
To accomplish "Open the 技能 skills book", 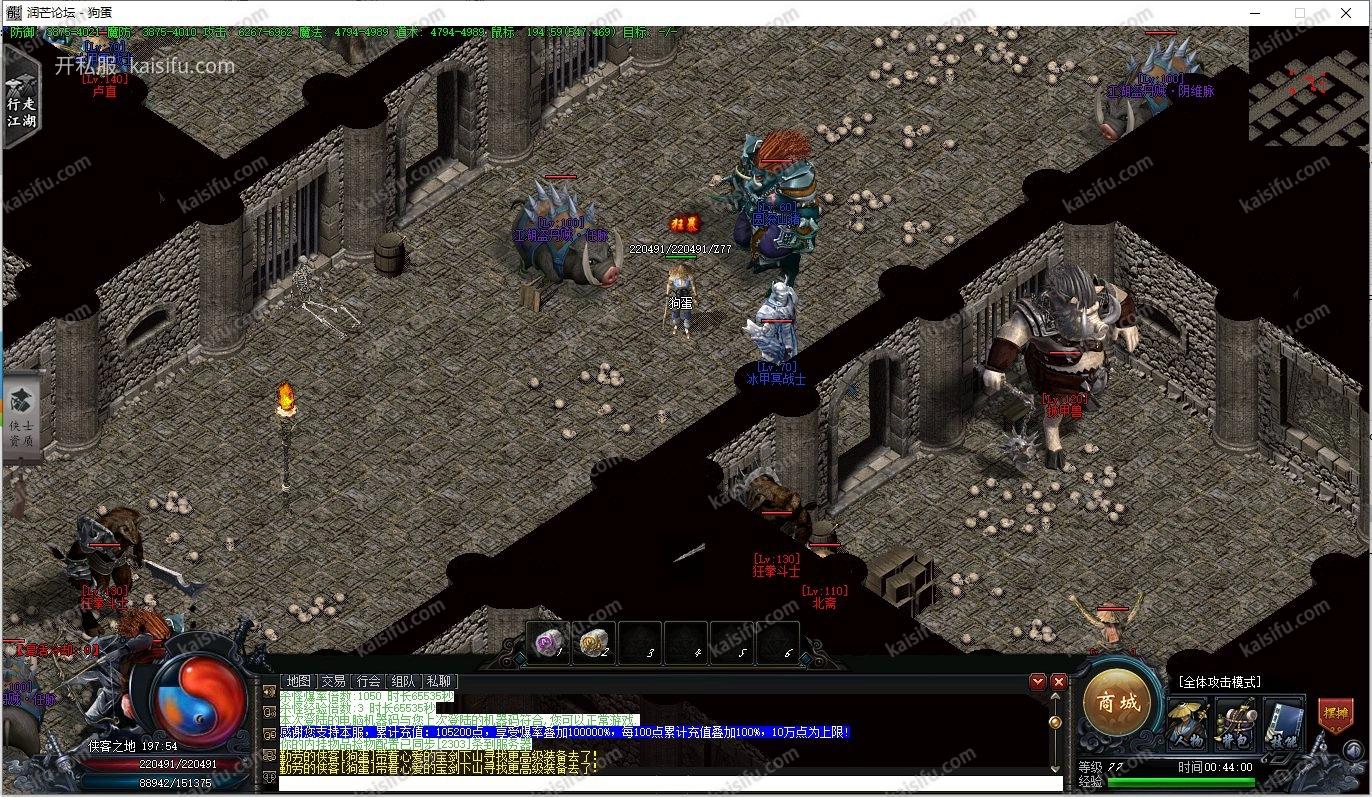I will [x=1284, y=724].
